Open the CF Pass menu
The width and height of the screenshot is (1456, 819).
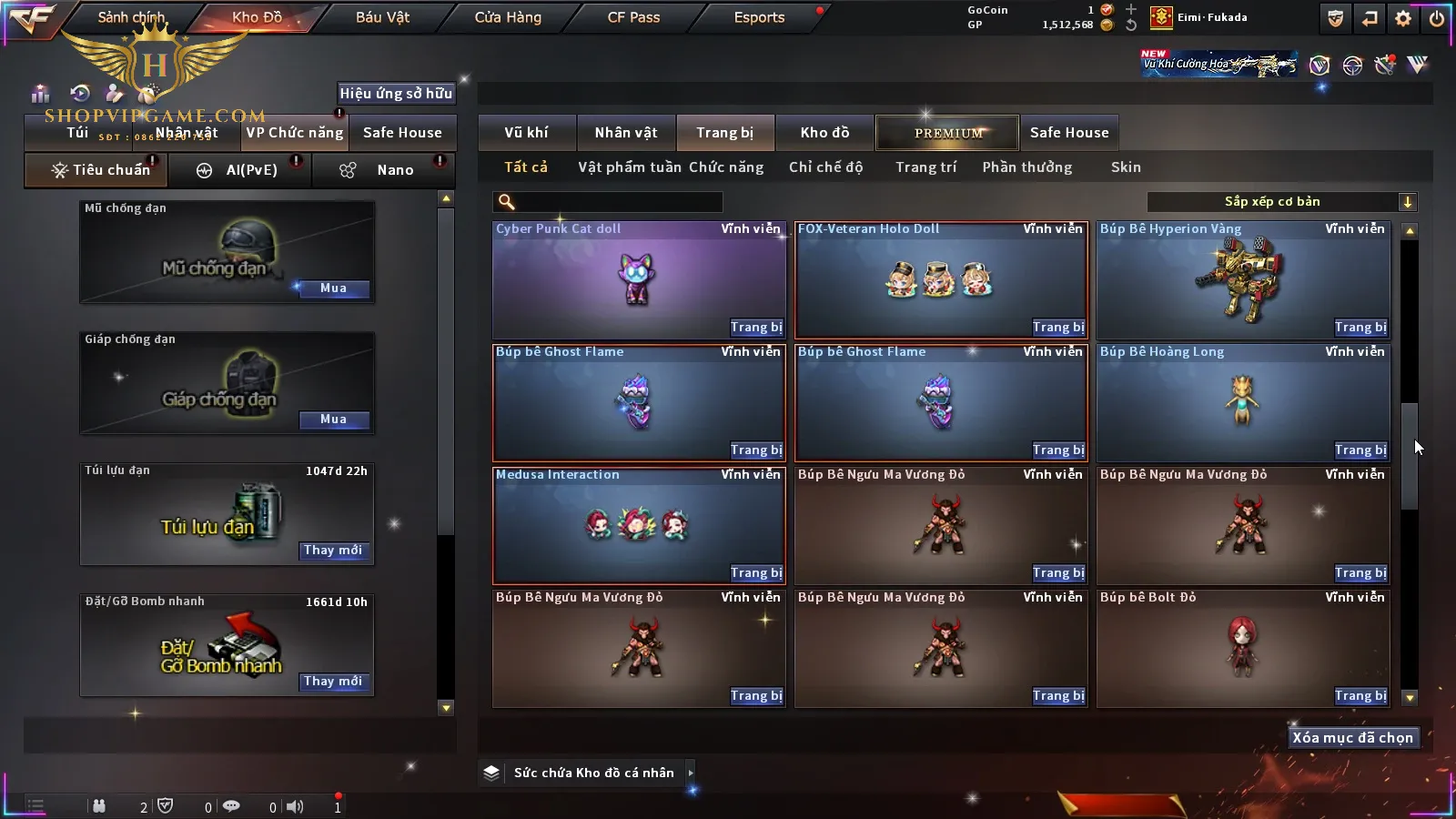(633, 17)
